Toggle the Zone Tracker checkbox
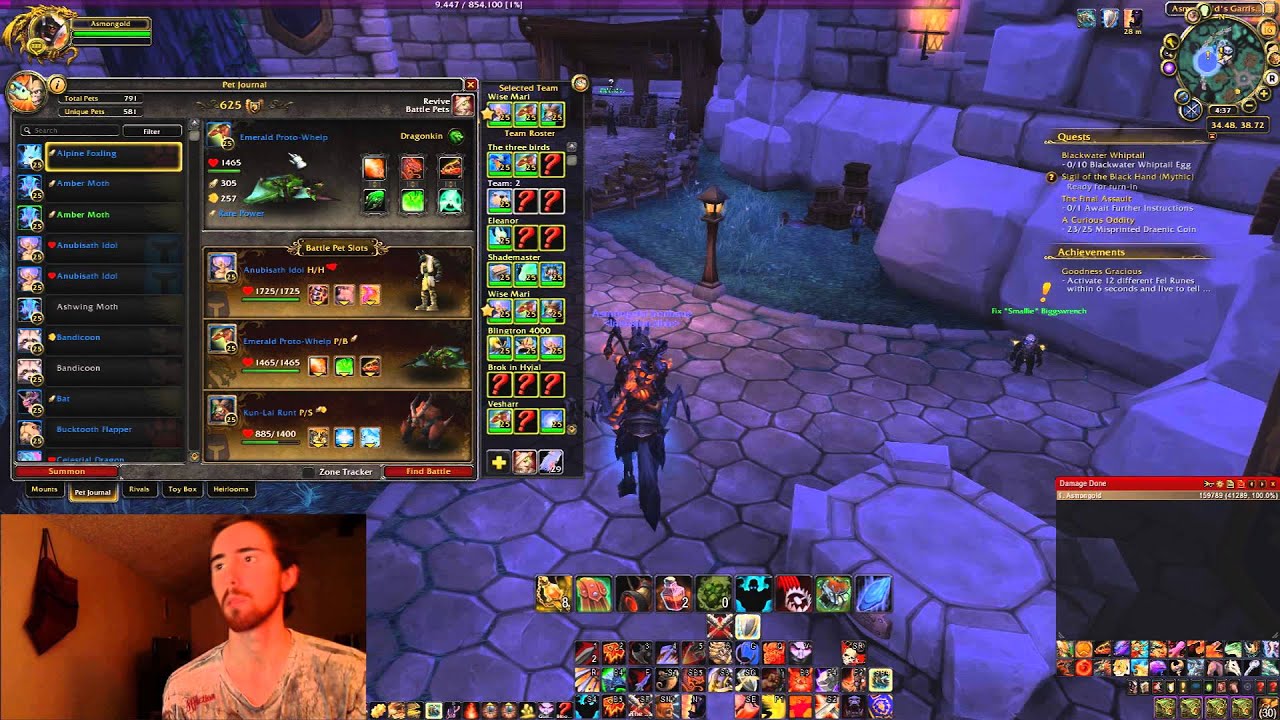1280x720 pixels. coord(308,472)
